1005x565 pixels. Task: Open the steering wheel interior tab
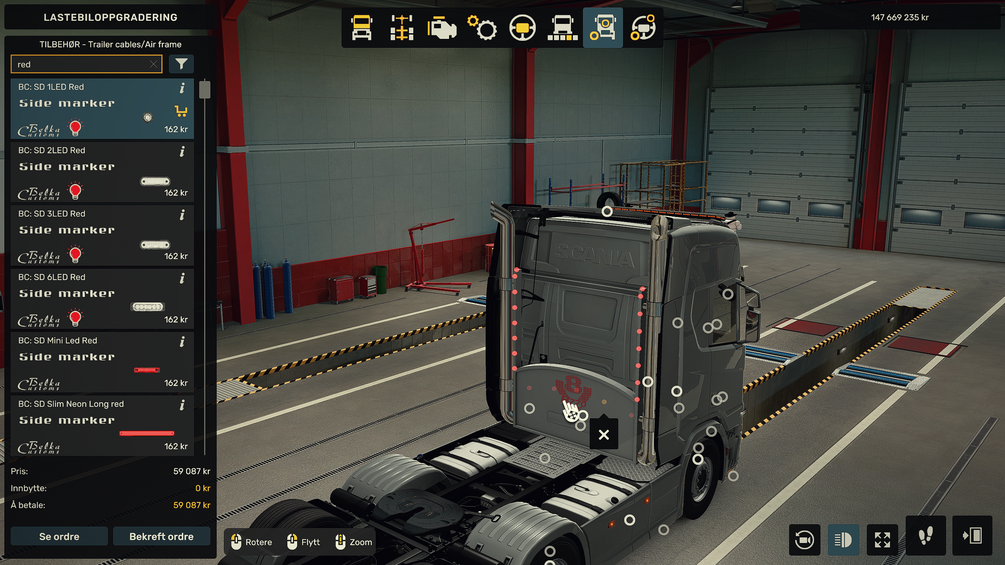pyautogui.click(x=522, y=28)
